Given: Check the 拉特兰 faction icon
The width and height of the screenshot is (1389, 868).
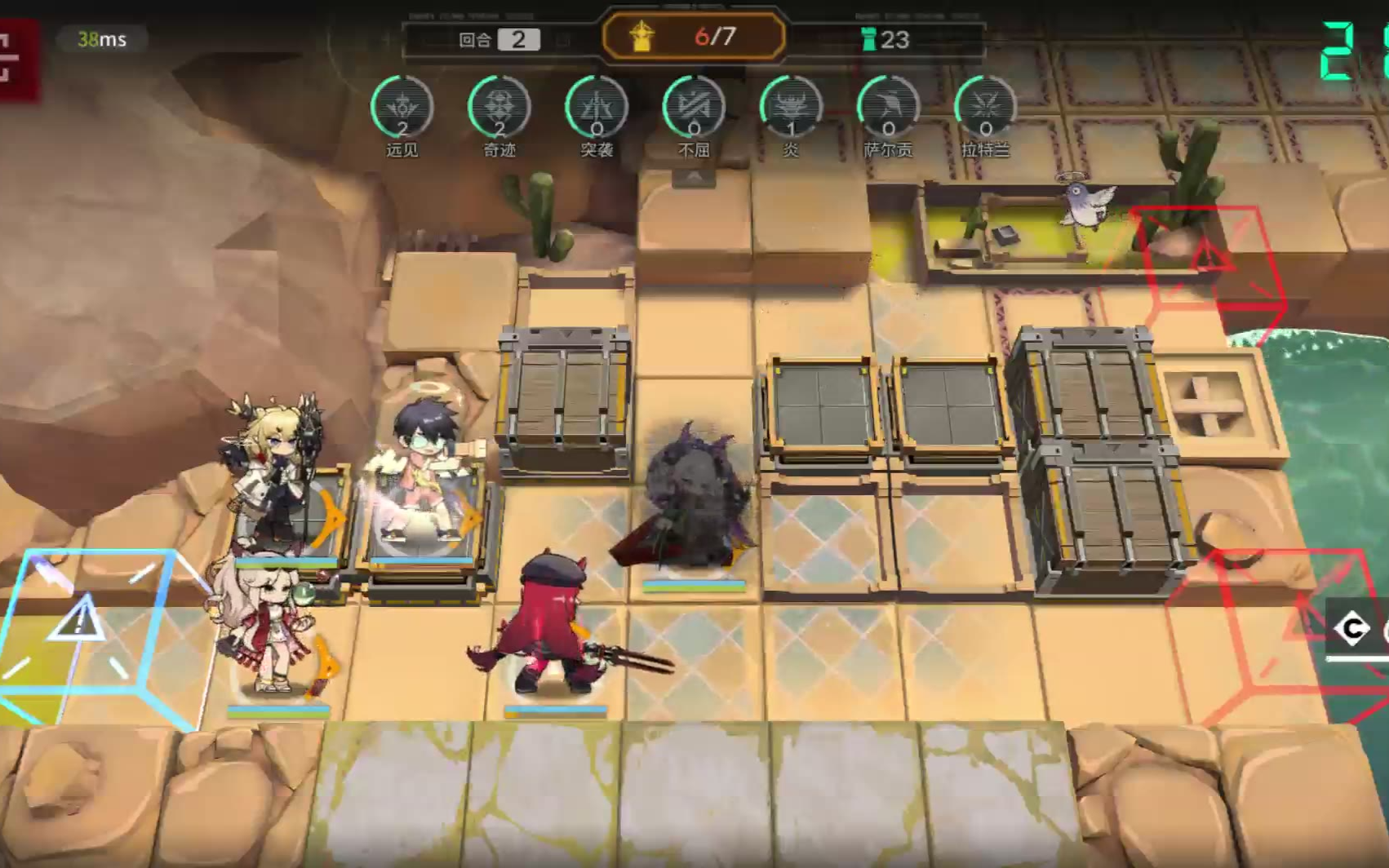Looking at the screenshot, I should pyautogui.click(x=985, y=108).
